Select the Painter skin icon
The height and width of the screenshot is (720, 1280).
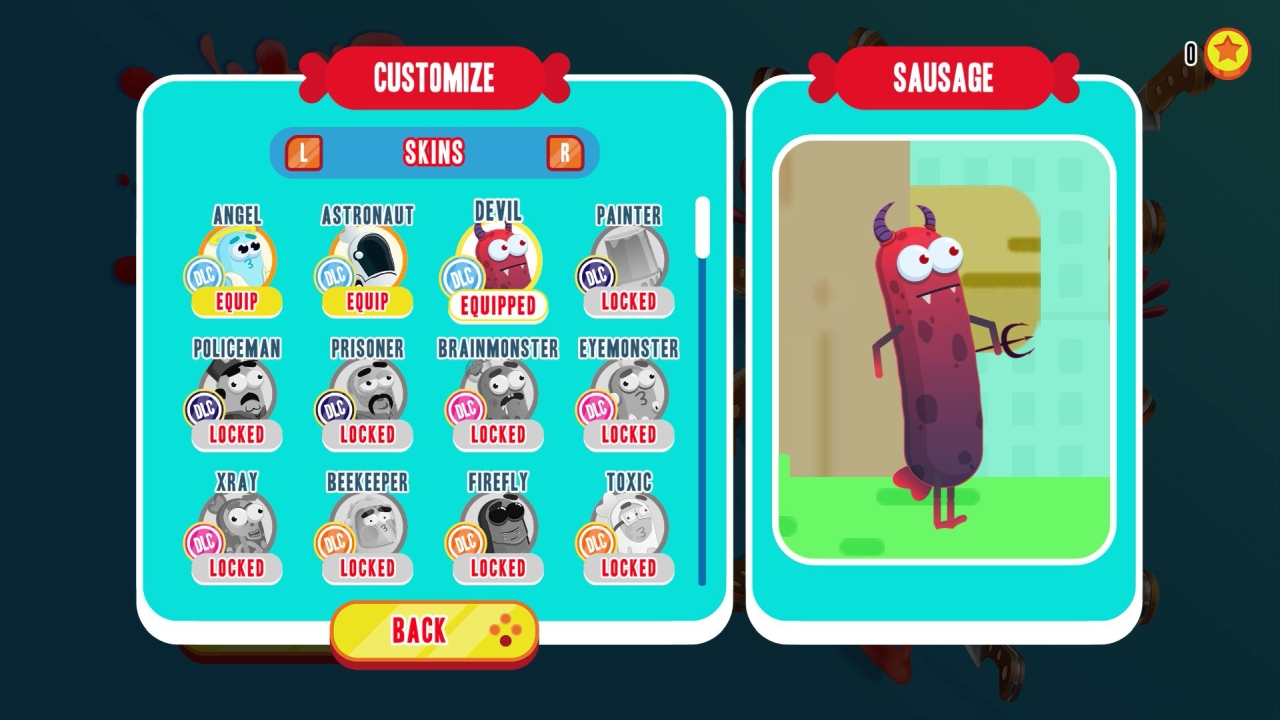[627, 255]
